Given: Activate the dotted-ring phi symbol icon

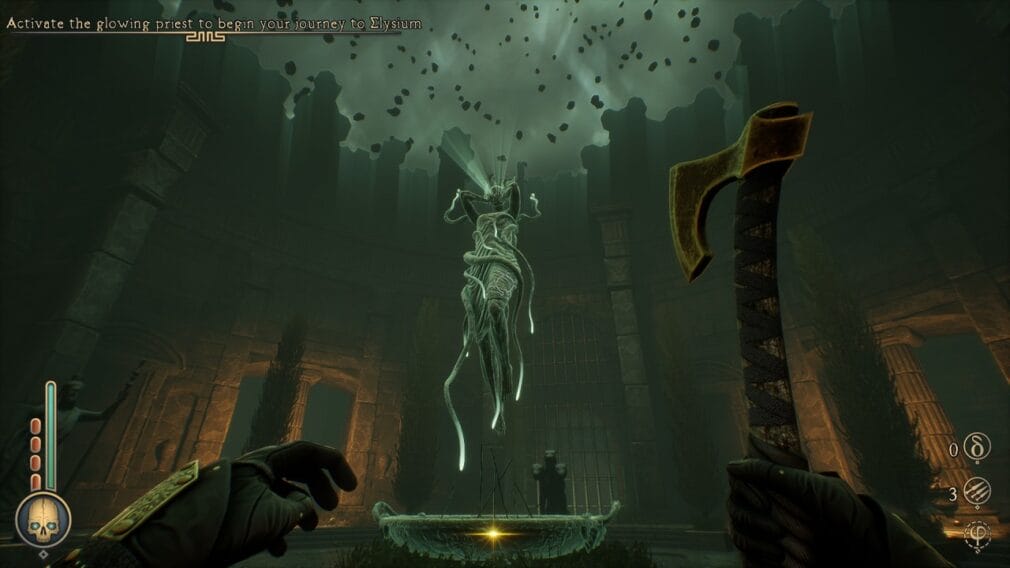Looking at the screenshot, I should (x=977, y=535).
